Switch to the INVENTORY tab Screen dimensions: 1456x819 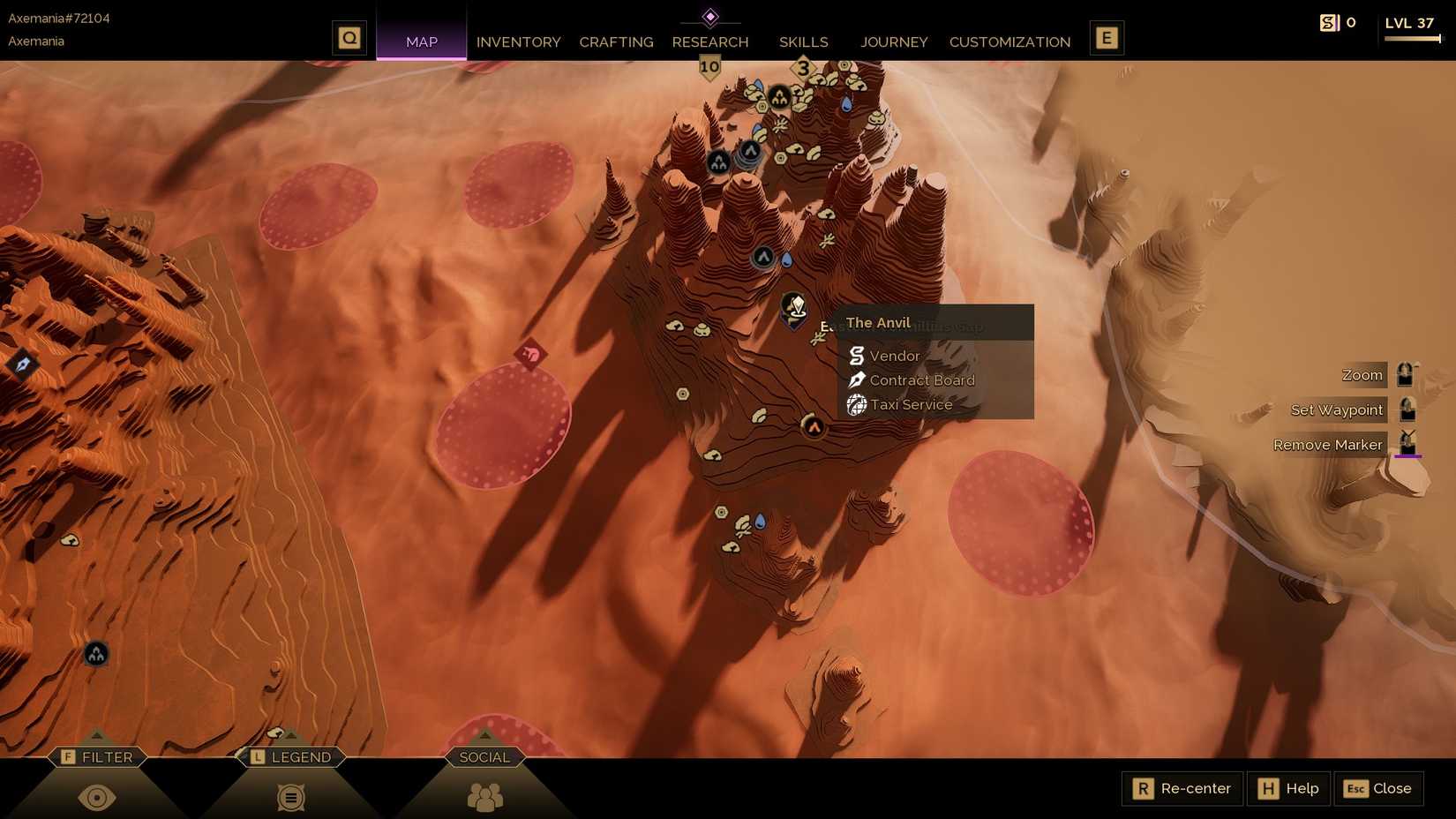[518, 41]
